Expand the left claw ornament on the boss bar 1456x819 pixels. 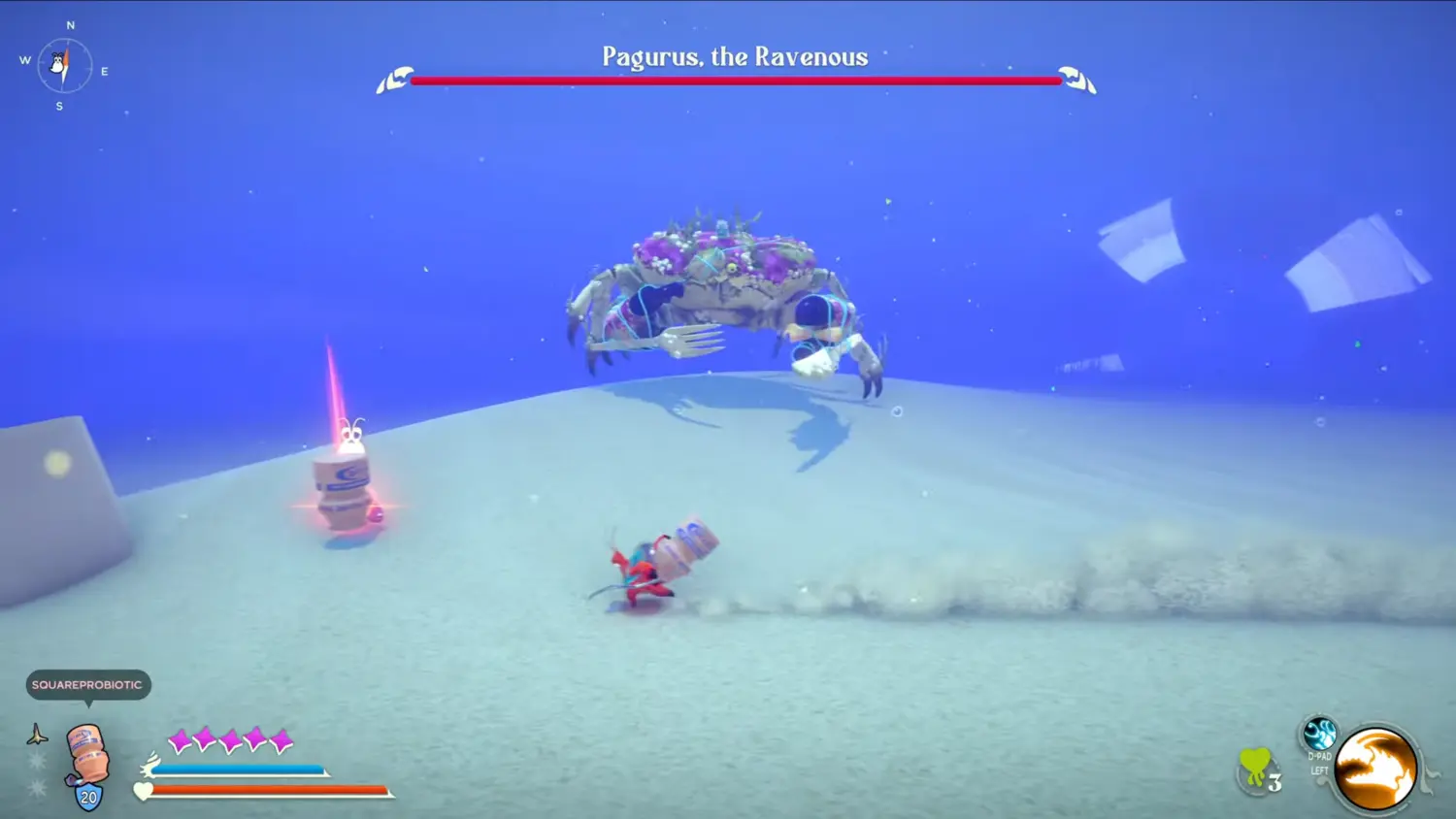tap(393, 78)
